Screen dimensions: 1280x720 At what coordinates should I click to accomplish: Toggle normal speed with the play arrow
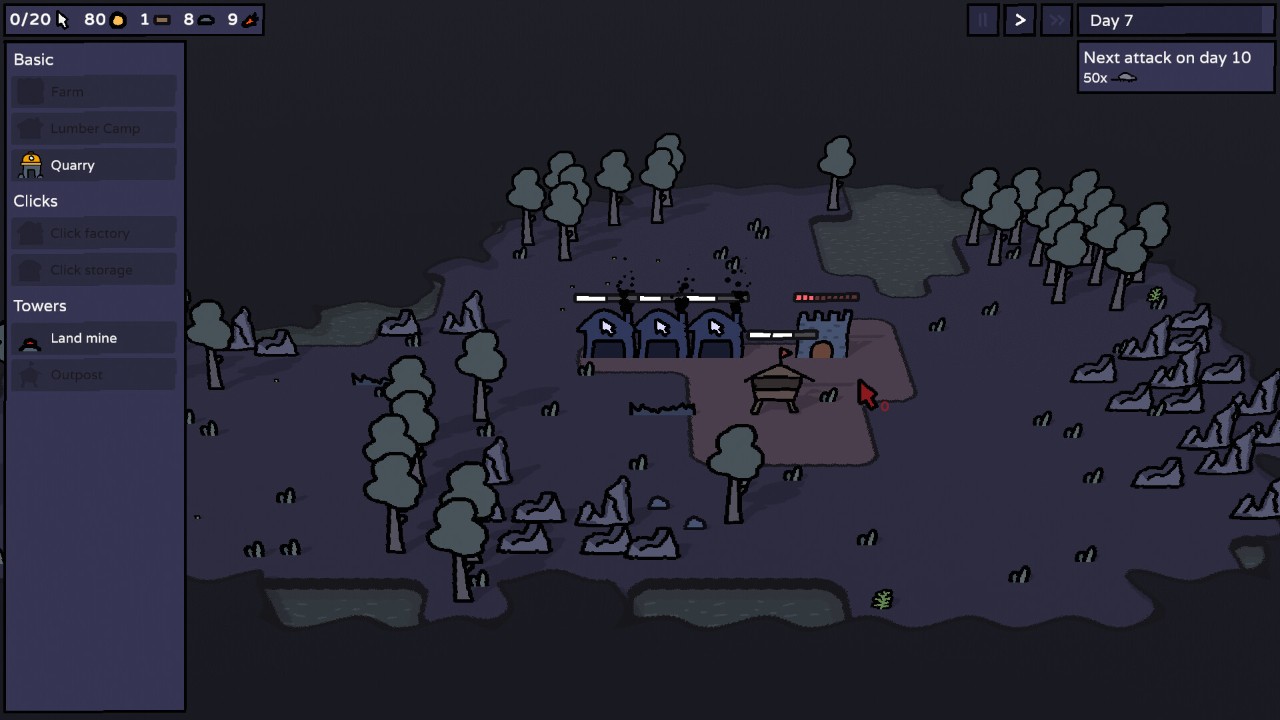pyautogui.click(x=1019, y=20)
